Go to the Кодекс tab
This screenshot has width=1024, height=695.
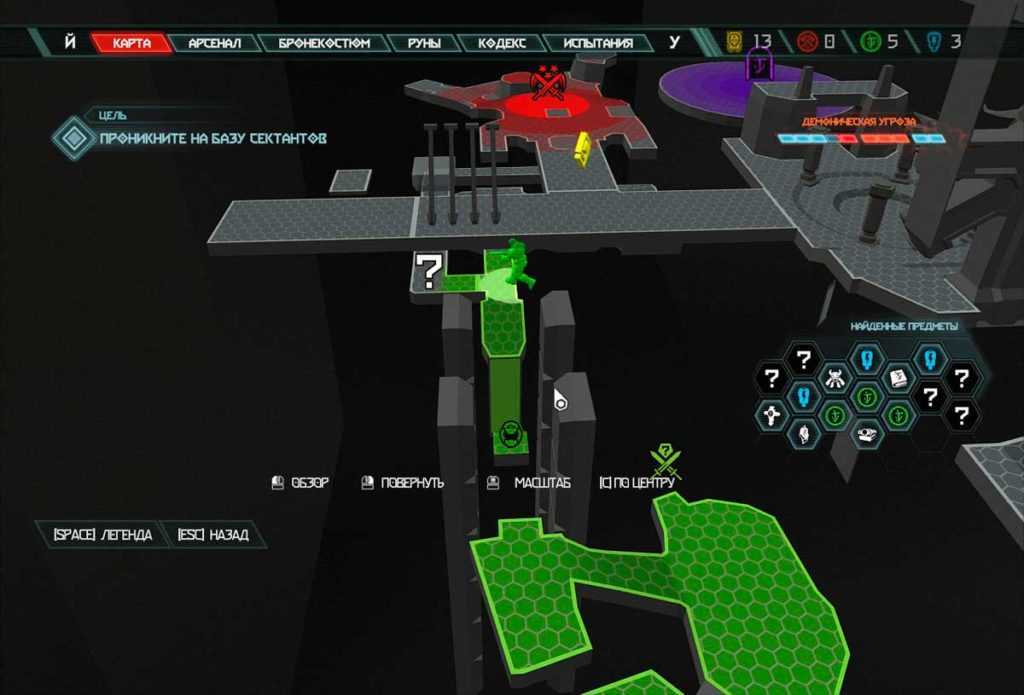tap(502, 43)
